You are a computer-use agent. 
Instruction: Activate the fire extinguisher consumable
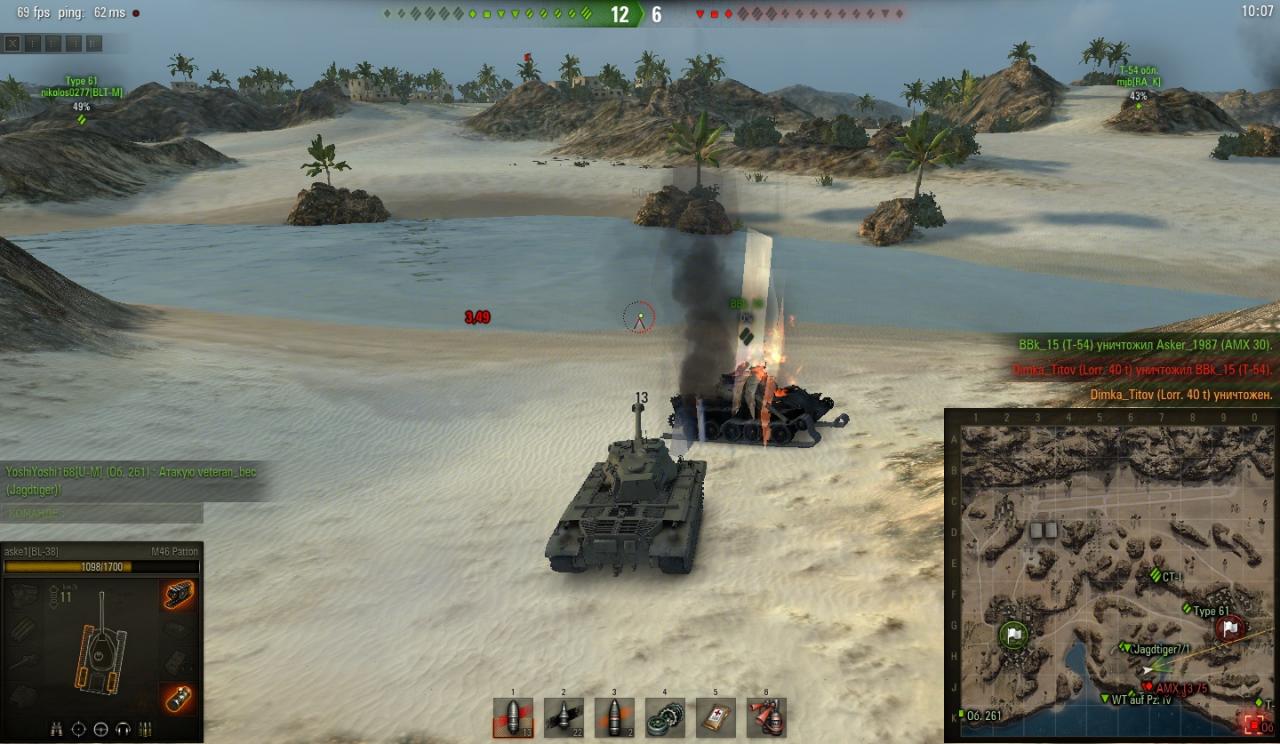pos(766,717)
